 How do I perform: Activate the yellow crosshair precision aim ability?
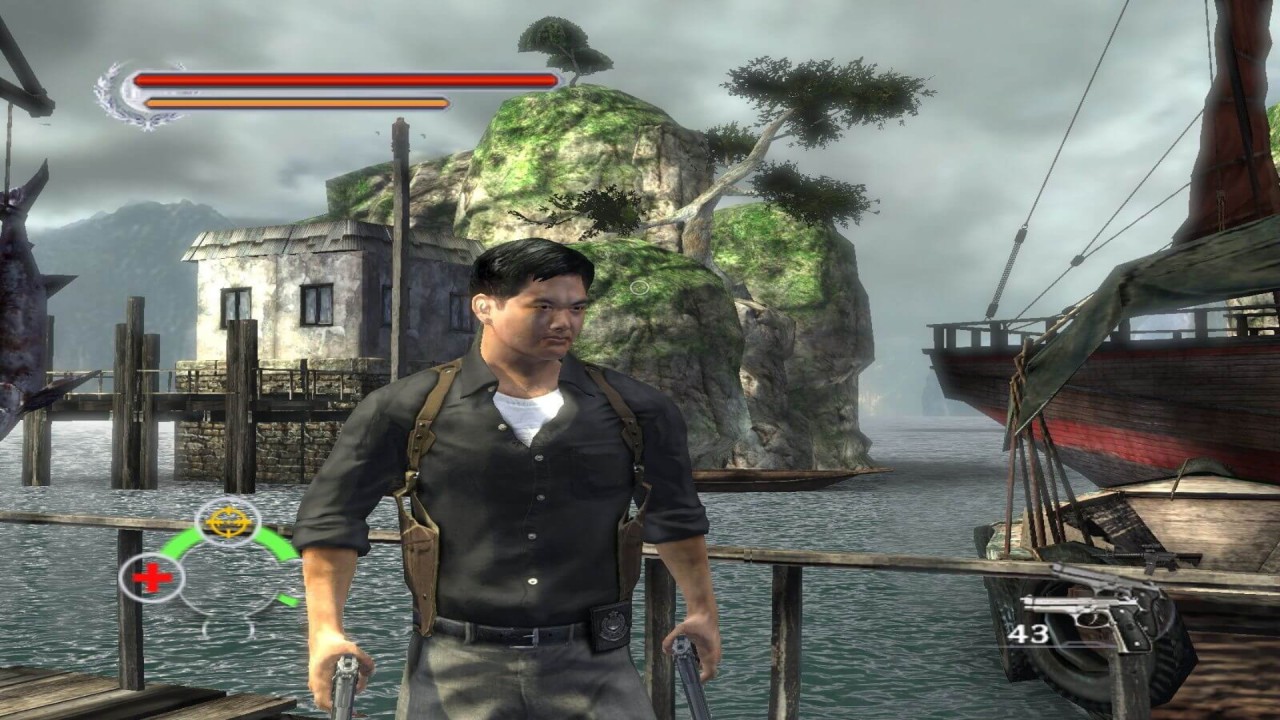227,522
